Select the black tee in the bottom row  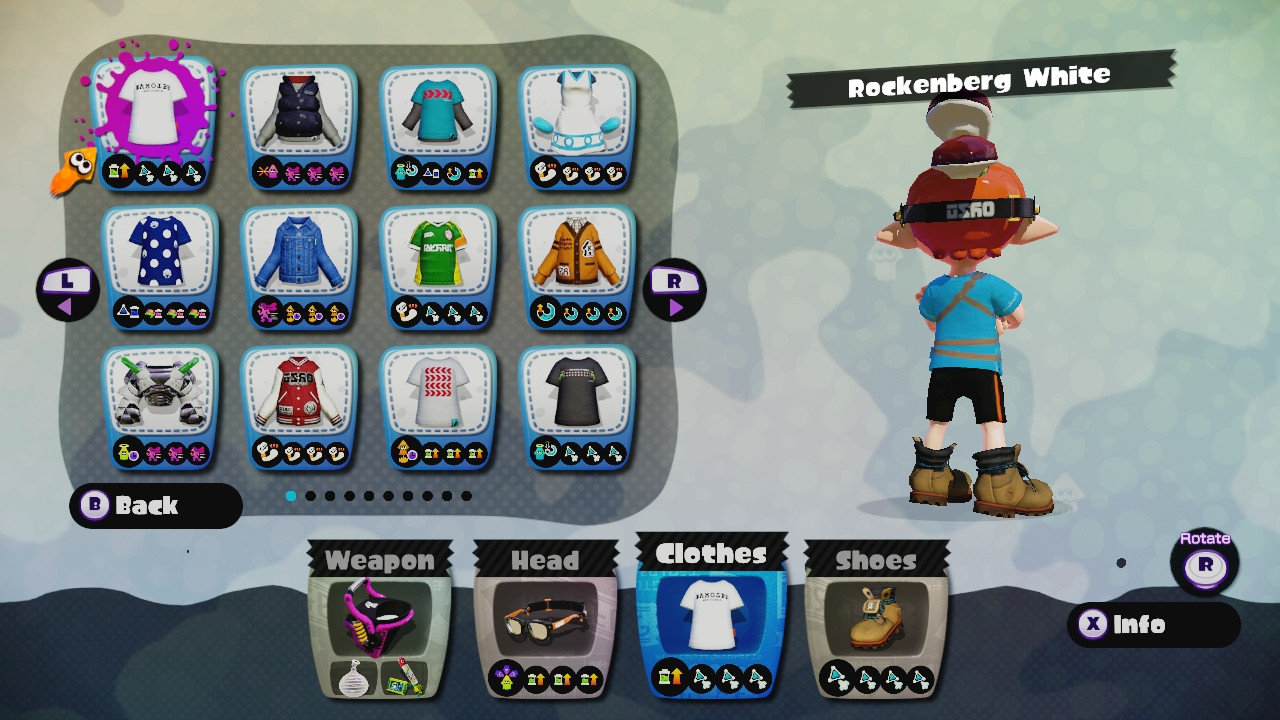coord(575,388)
